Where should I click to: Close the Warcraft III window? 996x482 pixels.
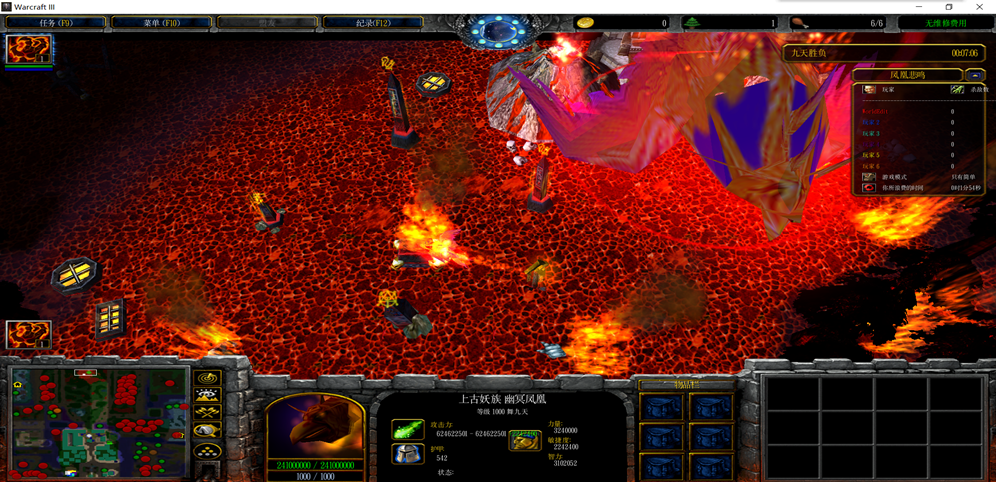point(980,7)
